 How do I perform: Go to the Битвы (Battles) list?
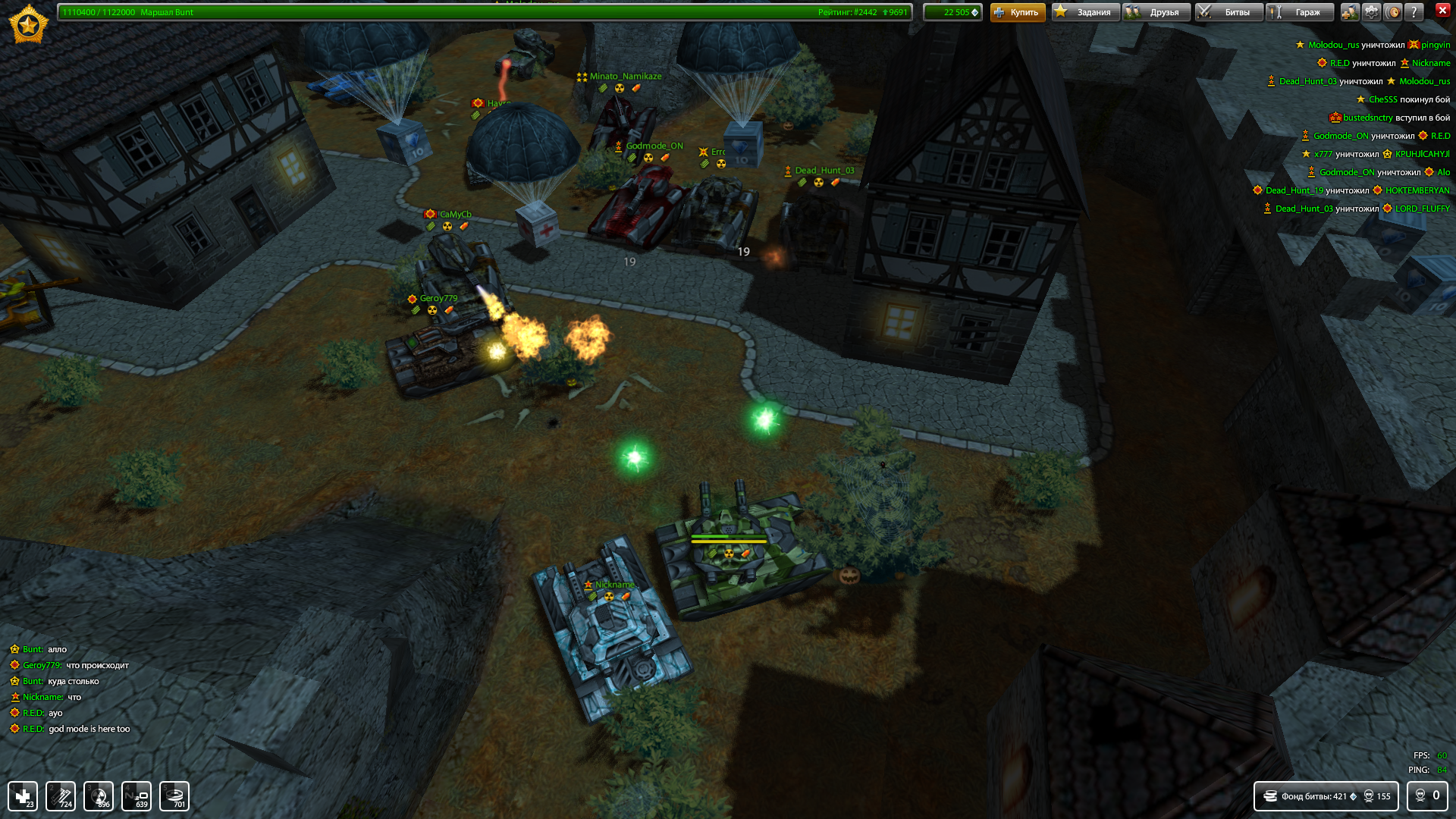[x=1228, y=12]
